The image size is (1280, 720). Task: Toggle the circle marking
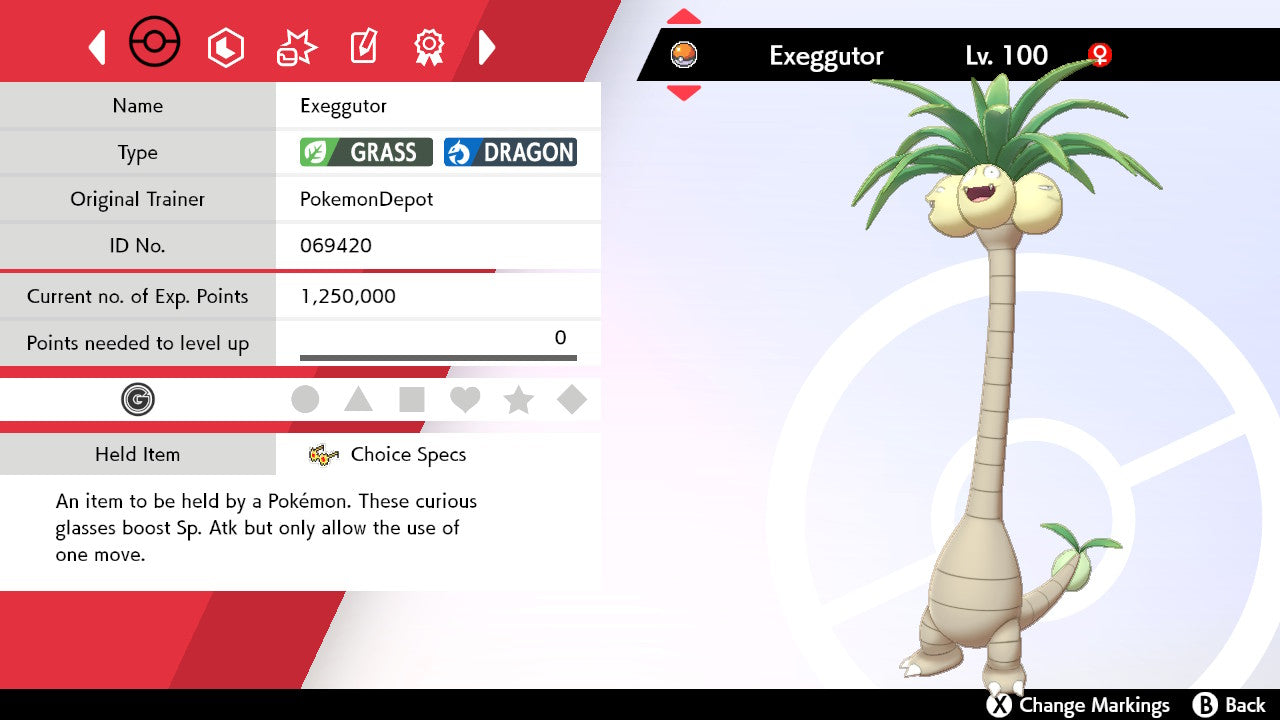click(305, 400)
